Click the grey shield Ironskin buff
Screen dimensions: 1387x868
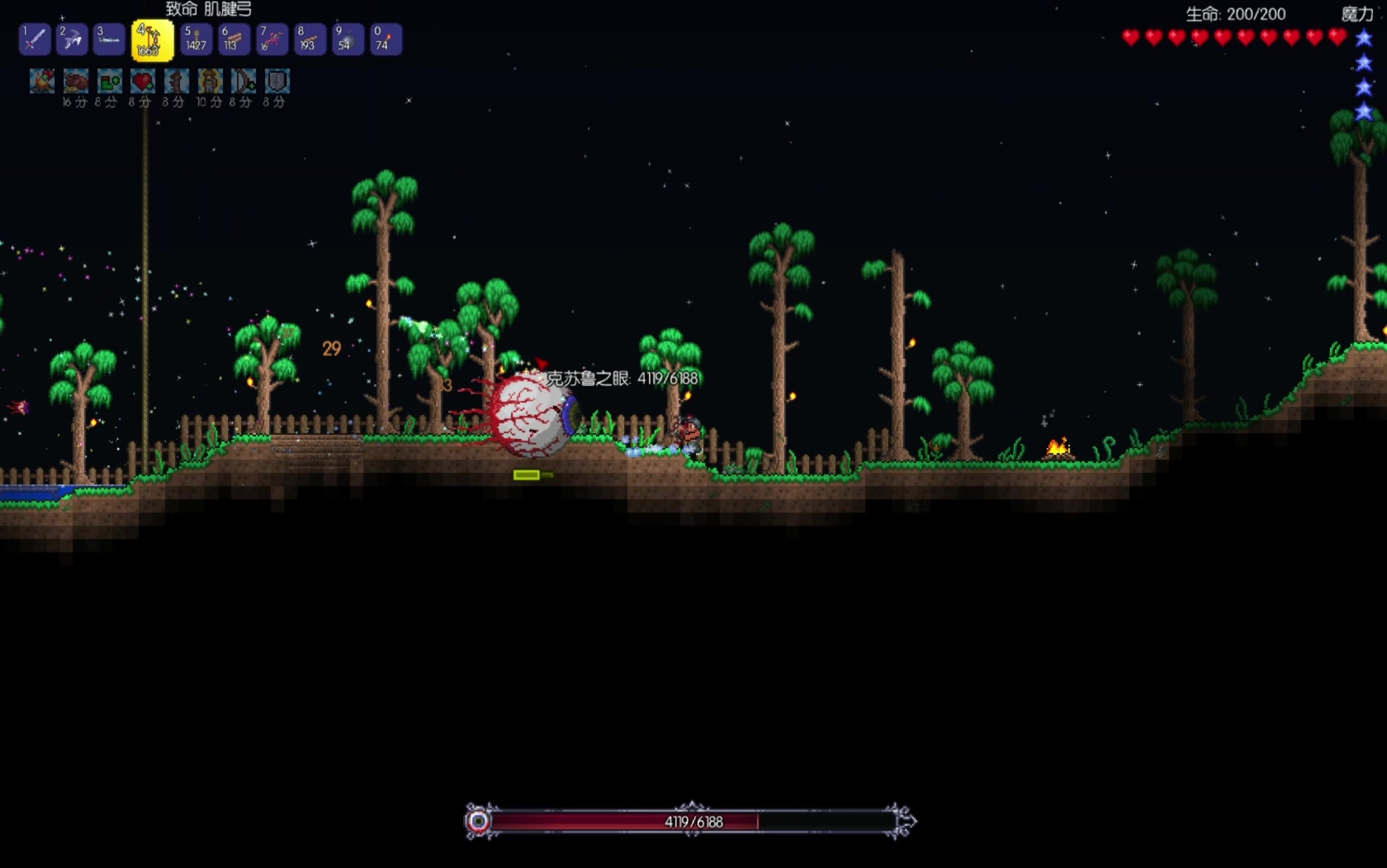click(277, 81)
